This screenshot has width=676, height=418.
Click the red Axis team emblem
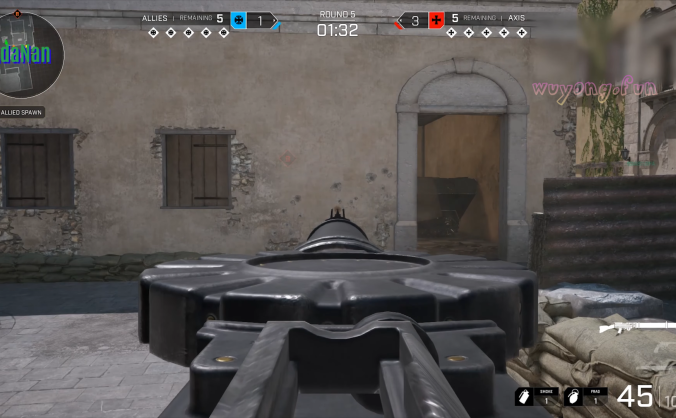click(x=436, y=20)
